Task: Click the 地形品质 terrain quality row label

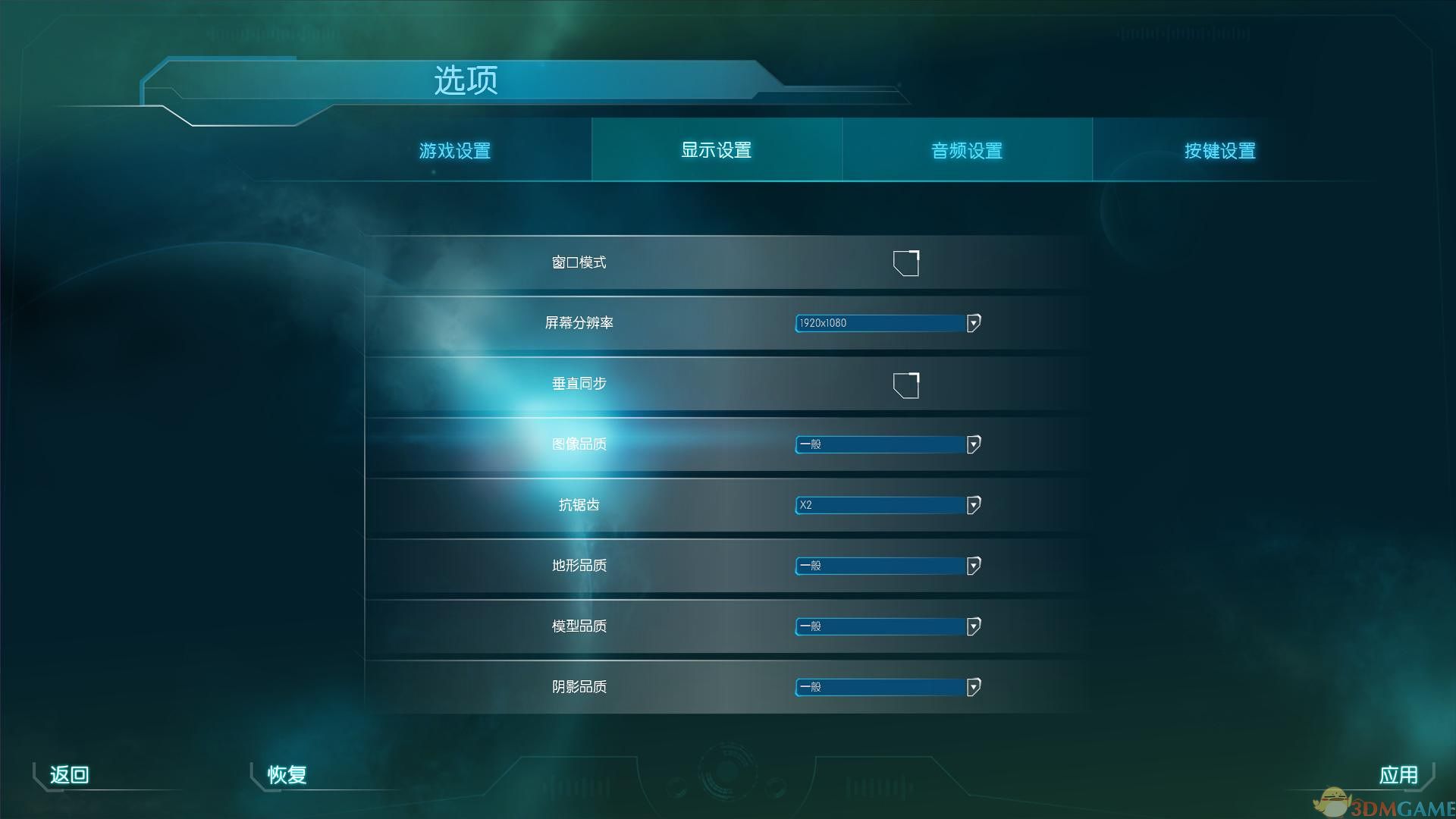Action: click(x=579, y=566)
